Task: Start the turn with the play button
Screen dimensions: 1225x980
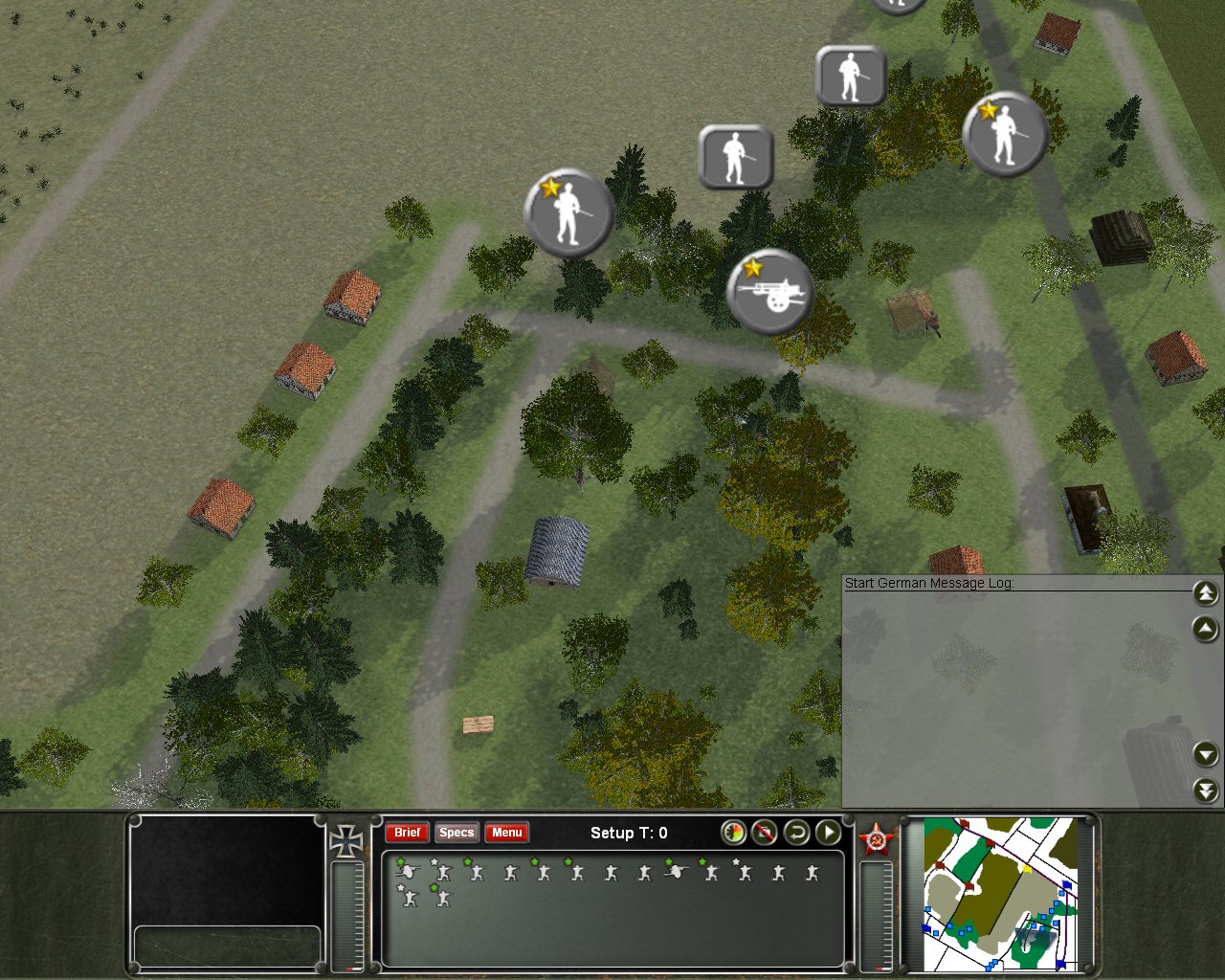Action: [x=828, y=833]
